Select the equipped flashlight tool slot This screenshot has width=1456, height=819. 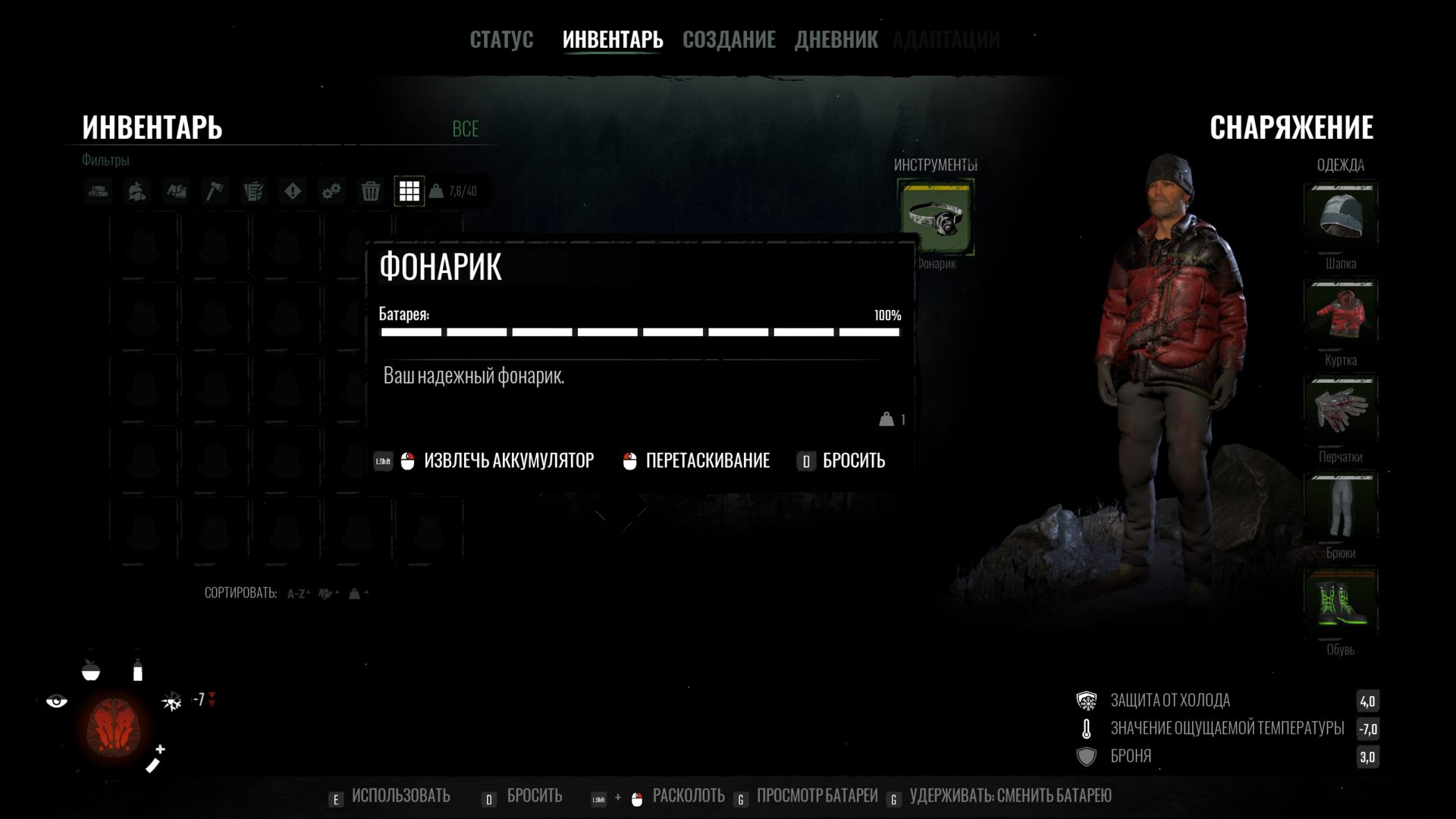(936, 218)
